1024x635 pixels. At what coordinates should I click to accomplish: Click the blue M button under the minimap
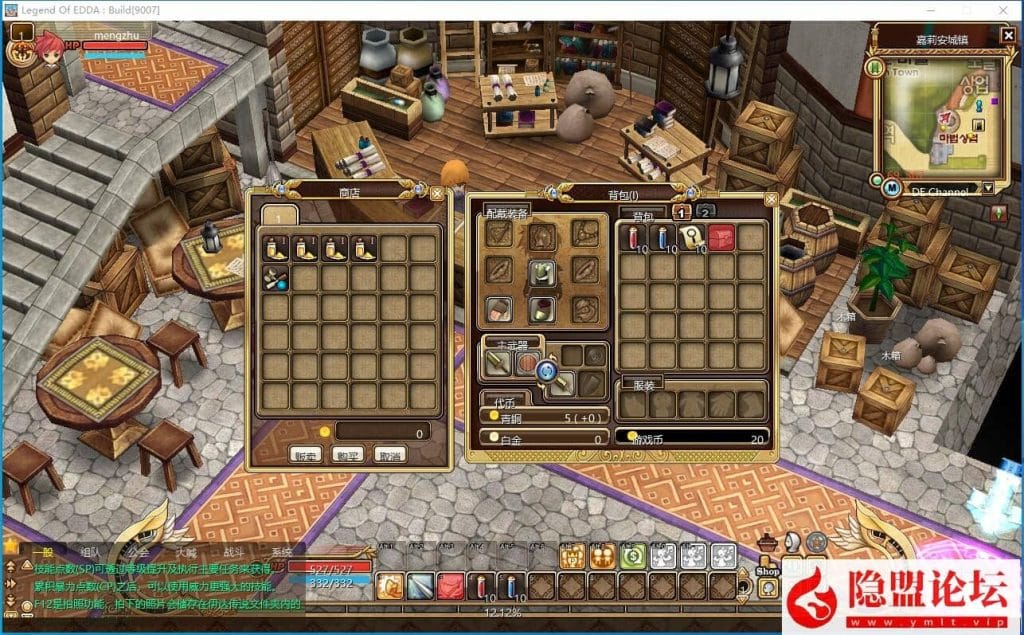tap(890, 188)
